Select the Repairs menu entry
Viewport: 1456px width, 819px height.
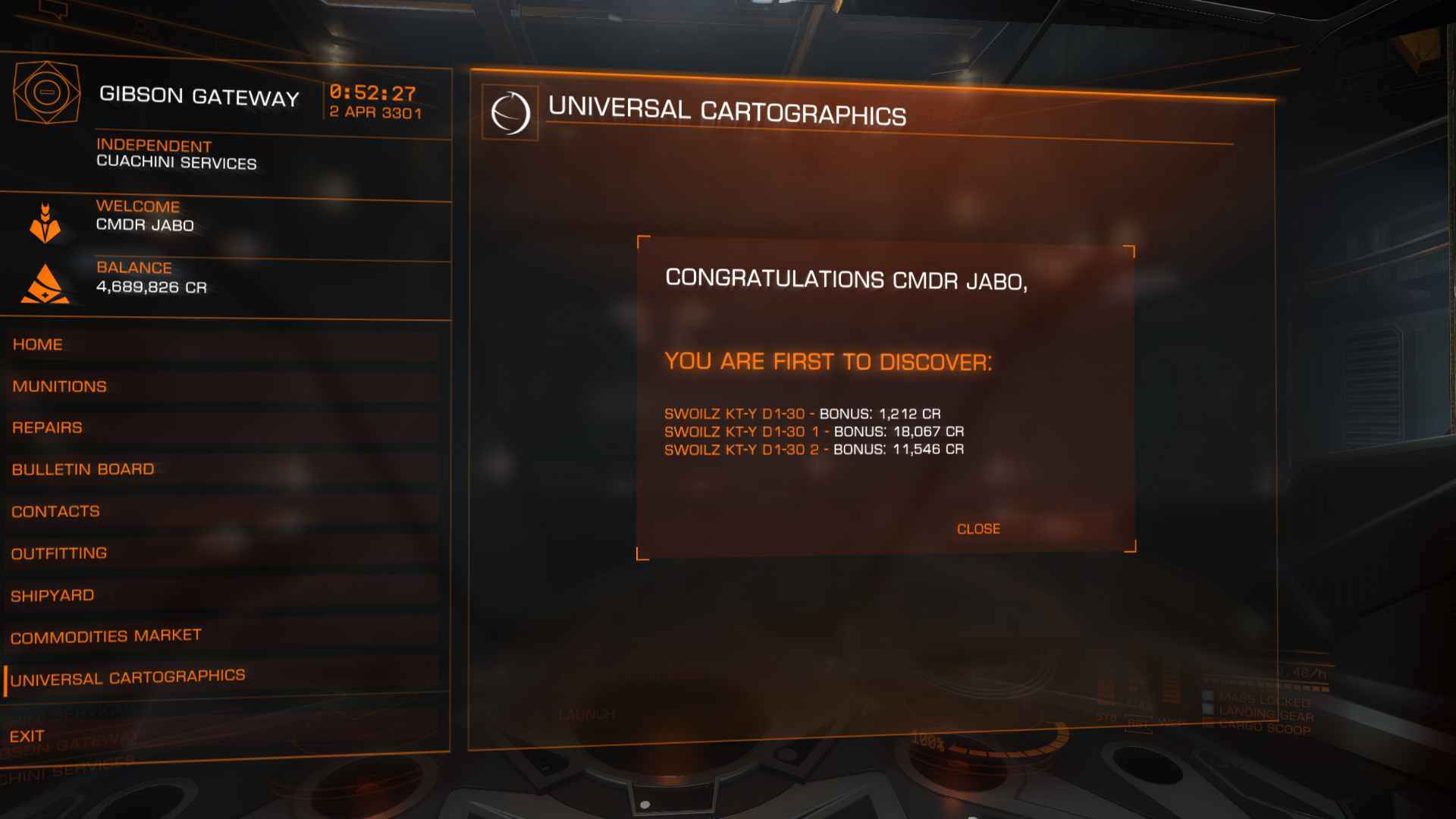tap(47, 428)
